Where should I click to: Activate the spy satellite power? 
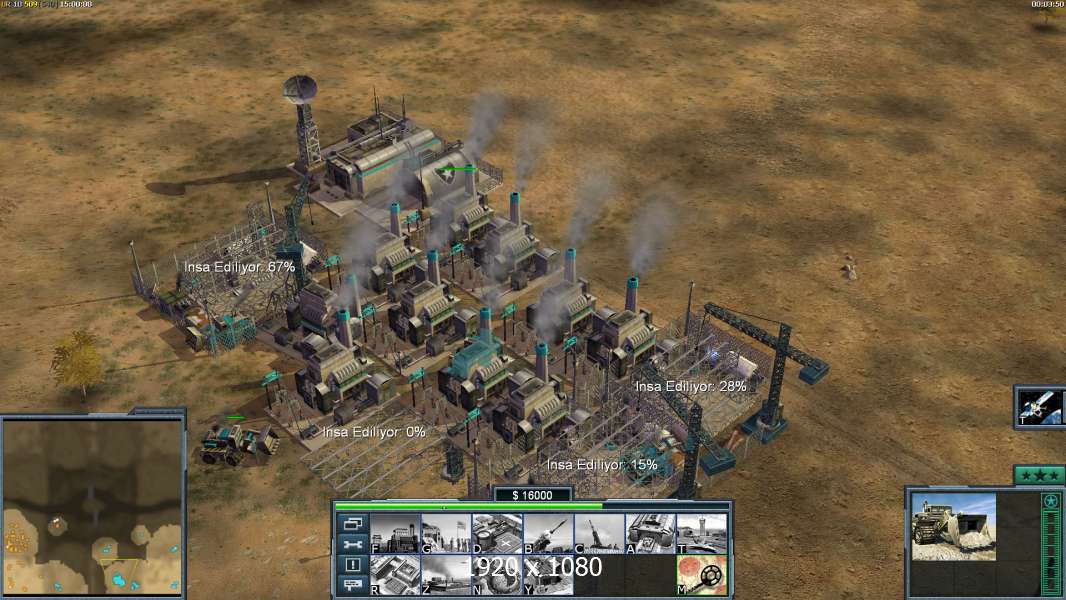[1040, 406]
